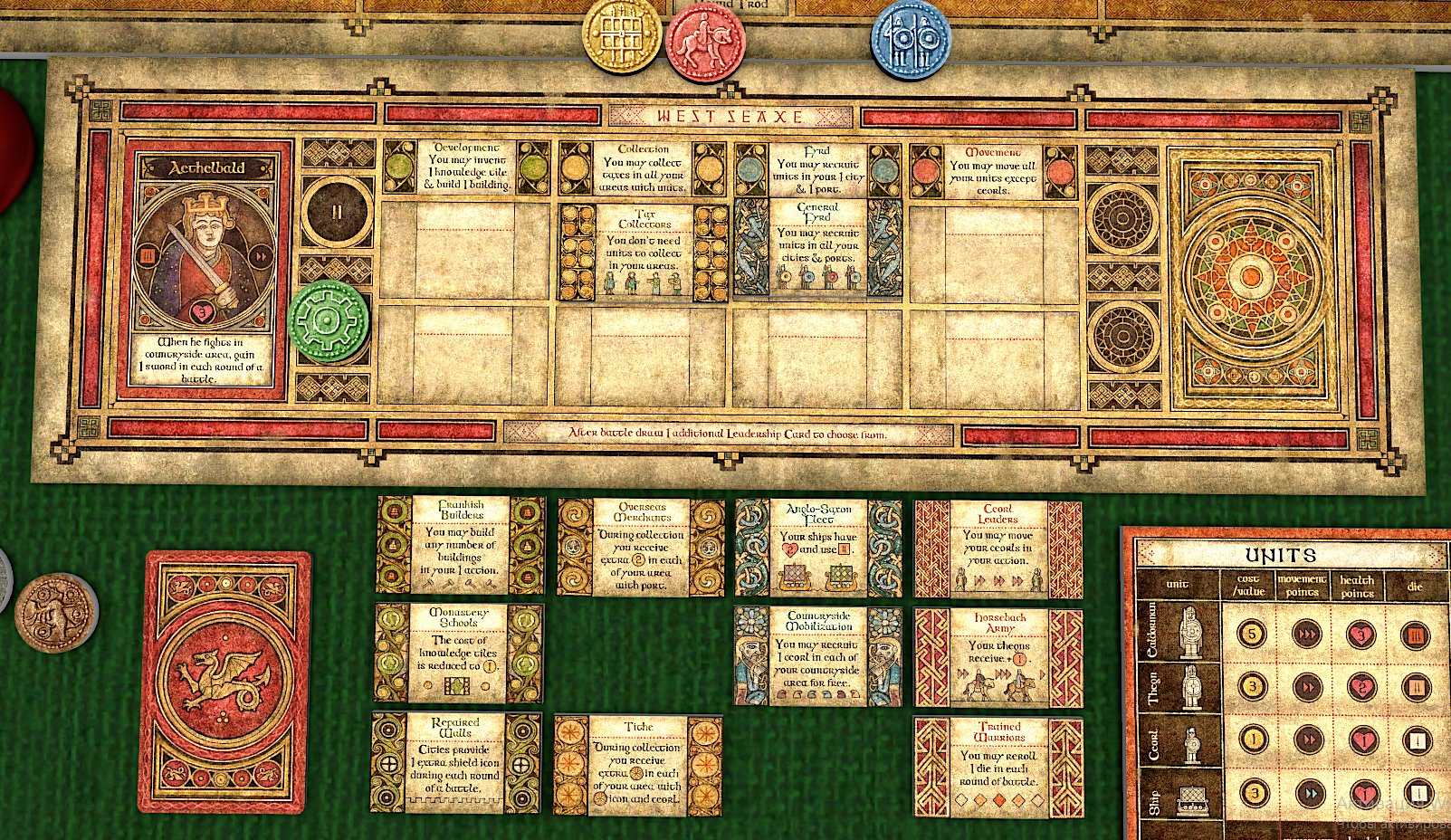
Task: Choose the Development action space
Action: [466, 167]
